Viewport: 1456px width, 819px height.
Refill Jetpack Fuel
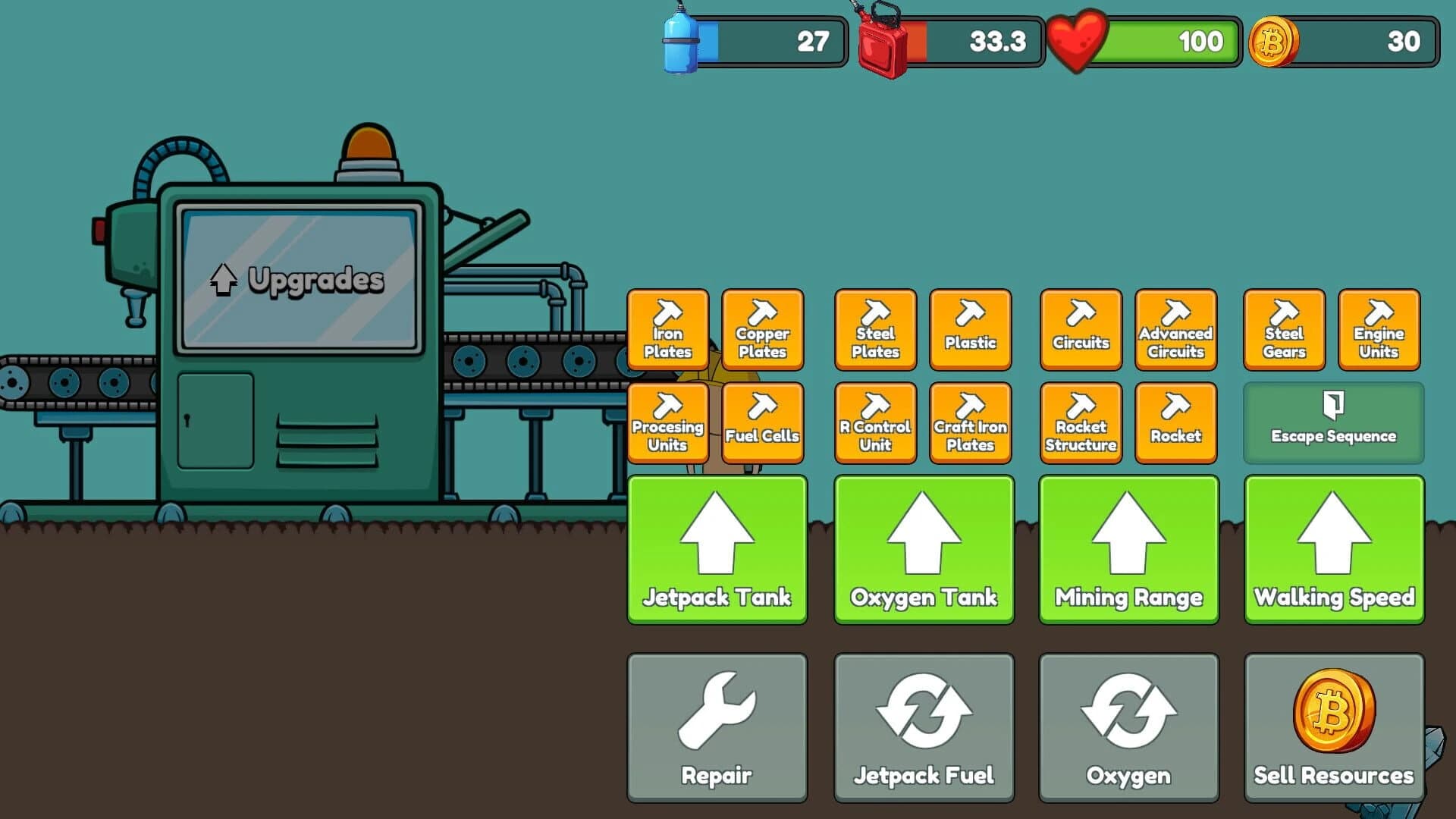(924, 724)
